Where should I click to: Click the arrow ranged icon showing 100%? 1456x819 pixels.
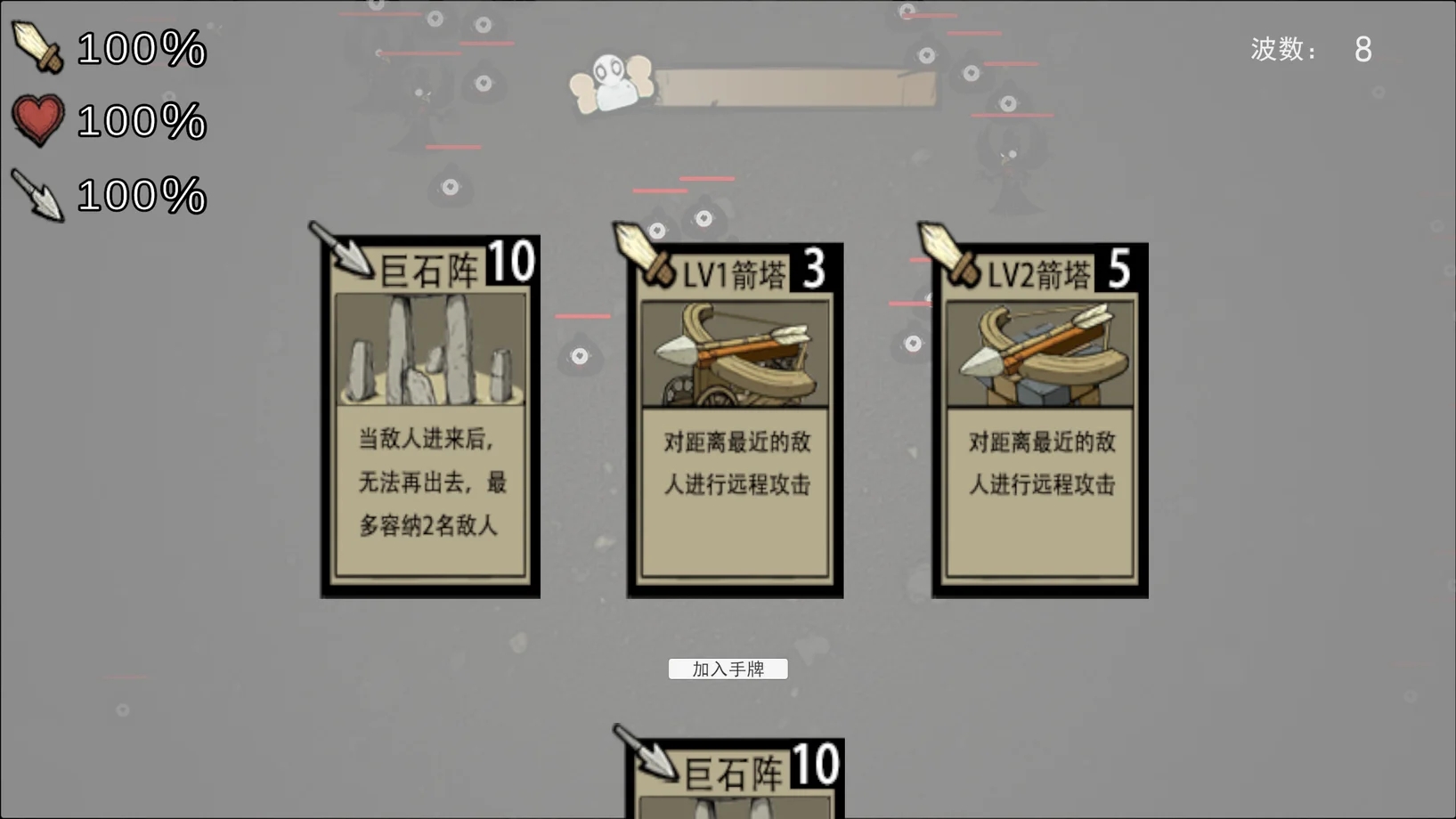pyautogui.click(x=36, y=194)
